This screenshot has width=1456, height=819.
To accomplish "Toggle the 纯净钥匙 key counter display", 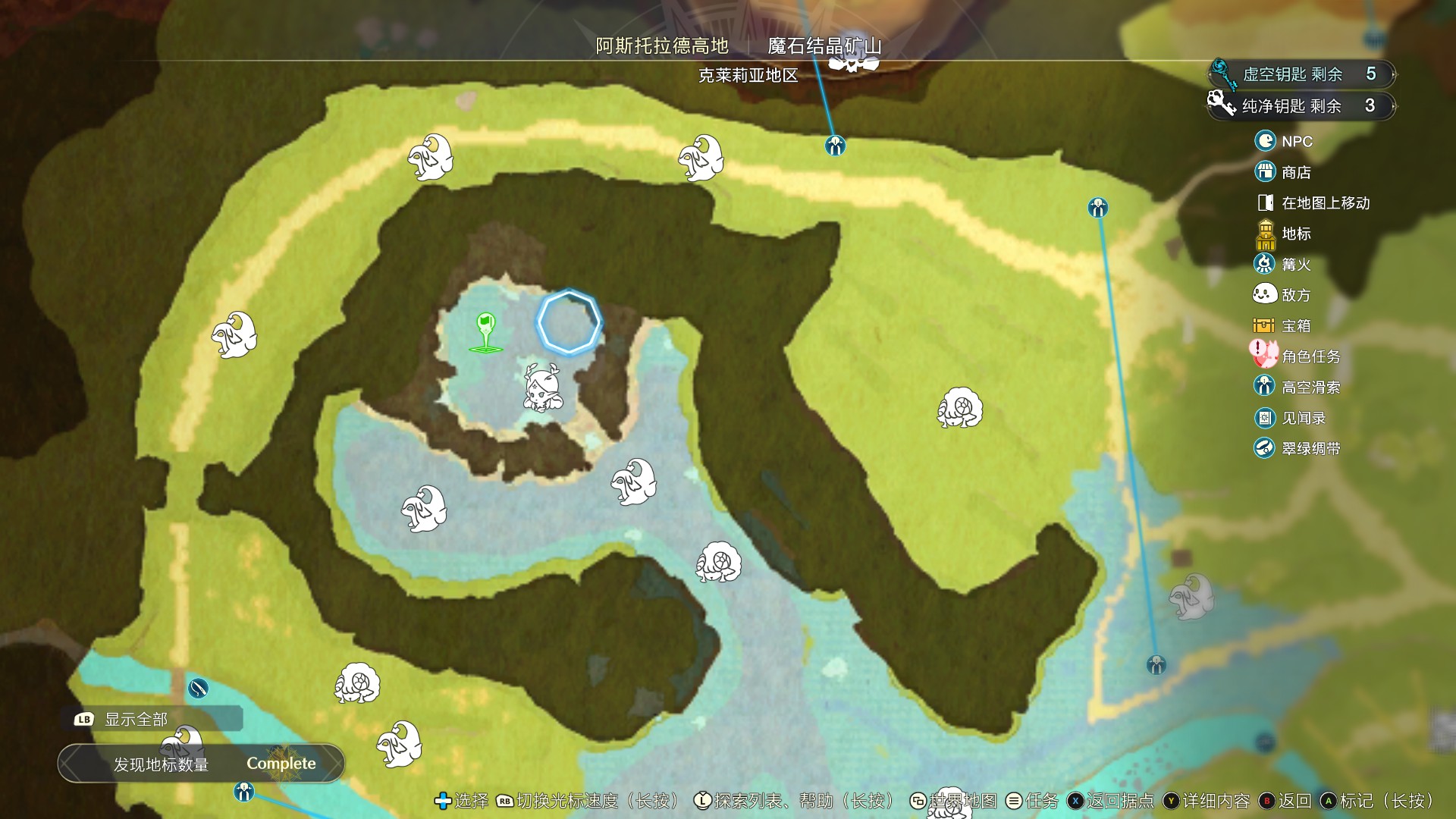I will [1300, 106].
